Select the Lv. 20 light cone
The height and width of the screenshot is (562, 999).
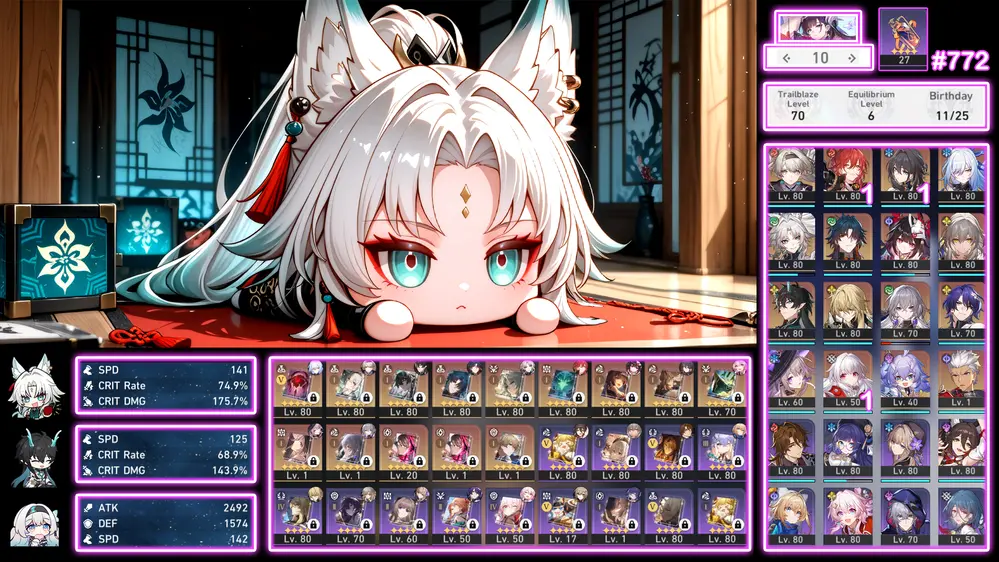pos(404,454)
